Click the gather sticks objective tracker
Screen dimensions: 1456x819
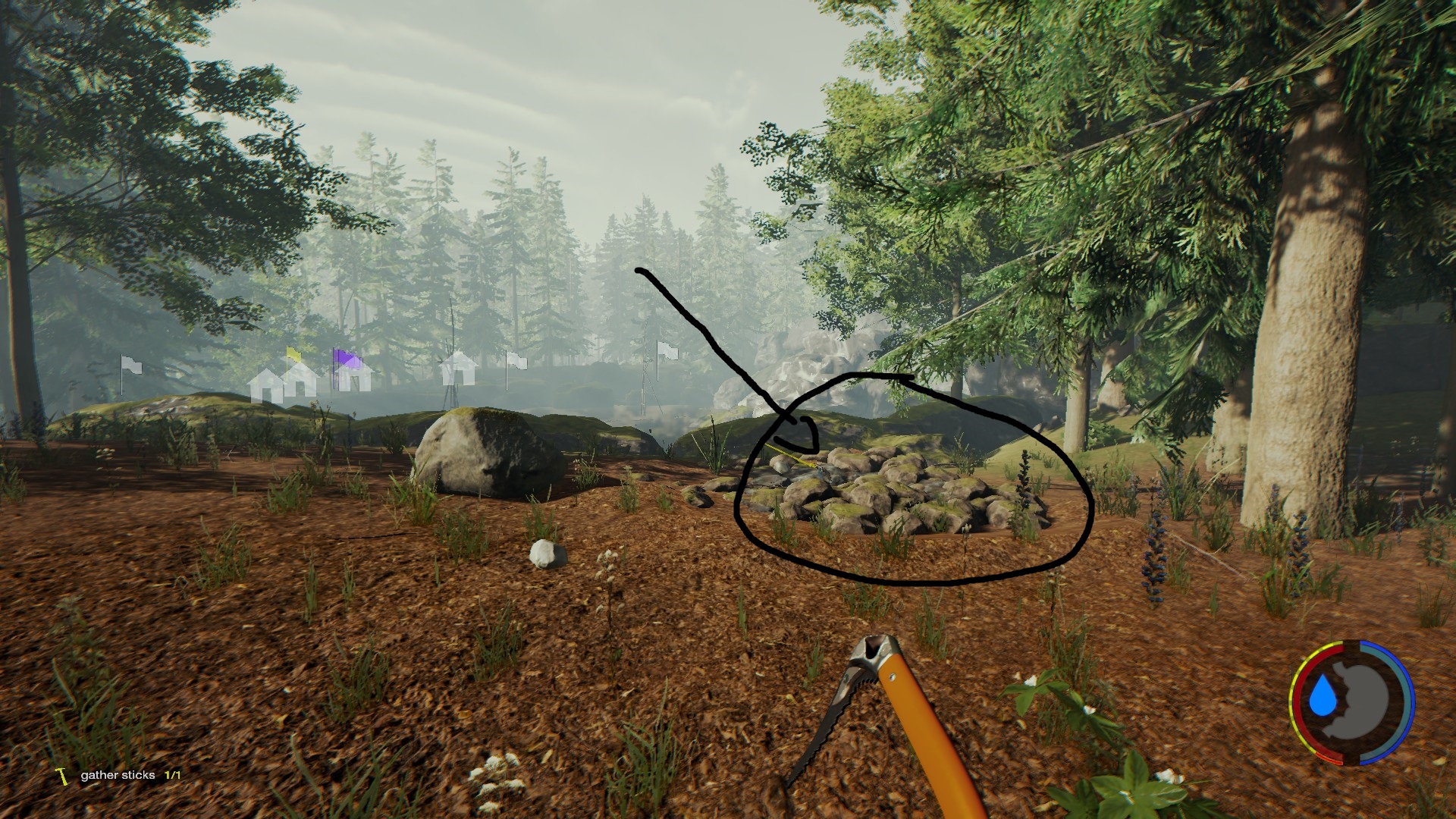[119, 775]
